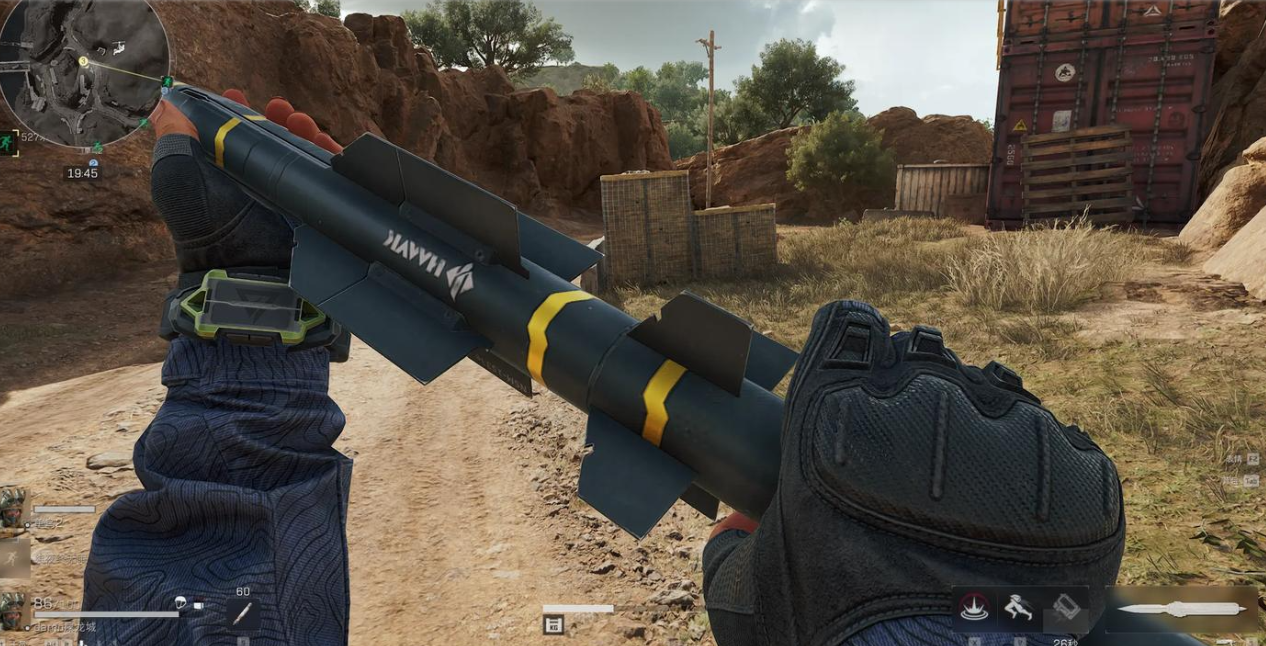Click the running figure squad slot

14,558
